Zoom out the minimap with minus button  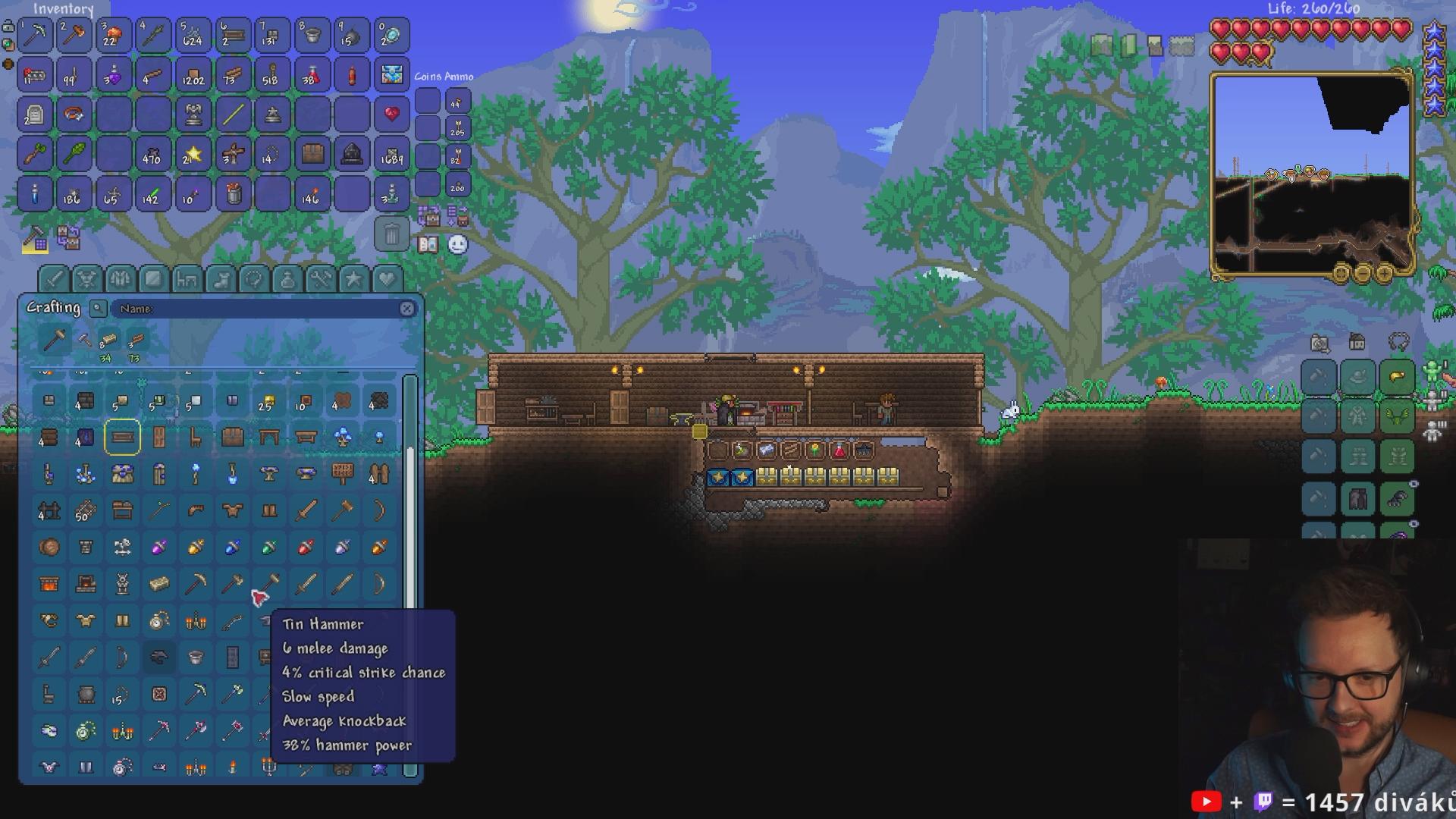pyautogui.click(x=1363, y=273)
